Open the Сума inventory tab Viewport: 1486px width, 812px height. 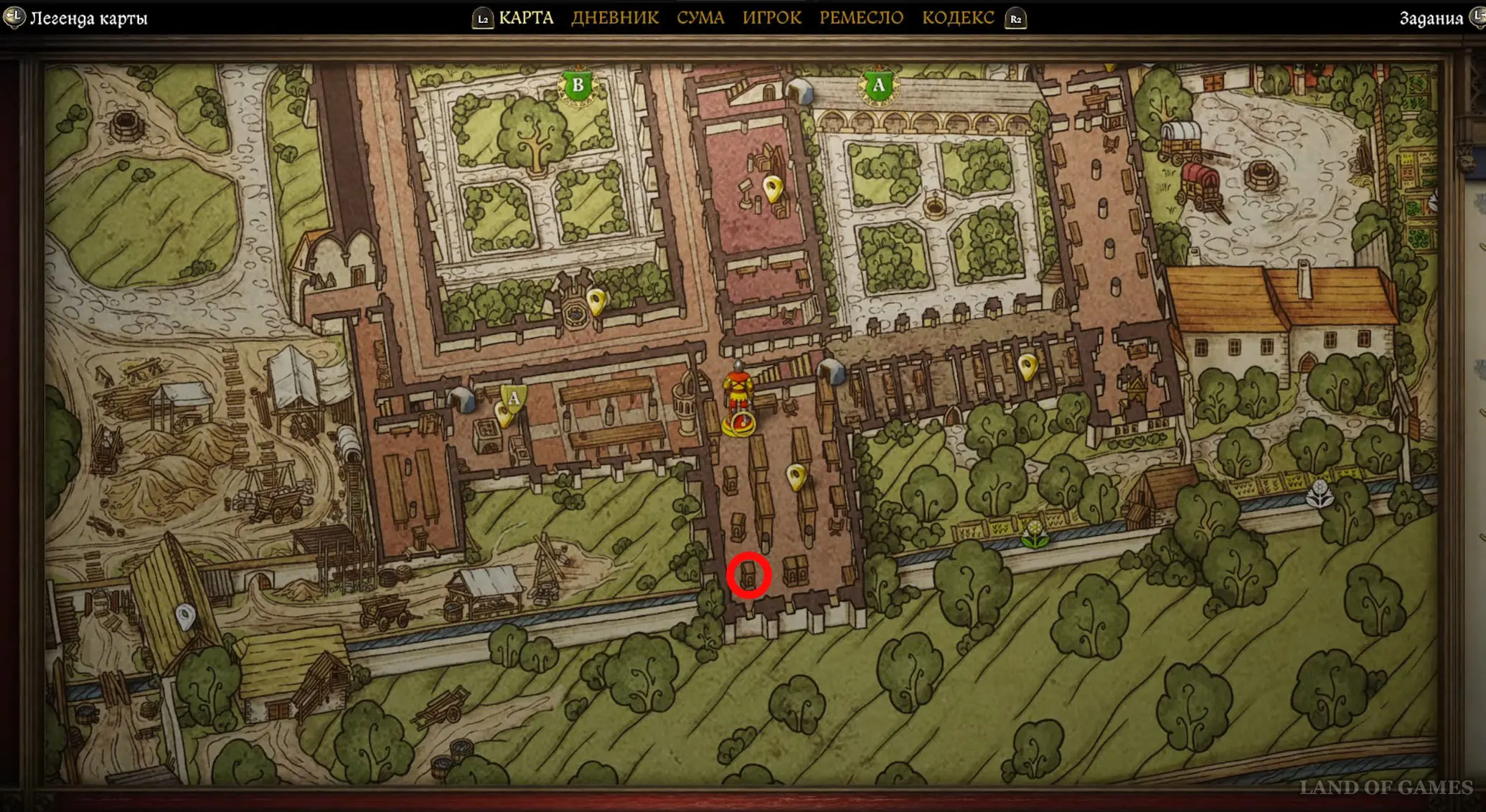tap(700, 18)
